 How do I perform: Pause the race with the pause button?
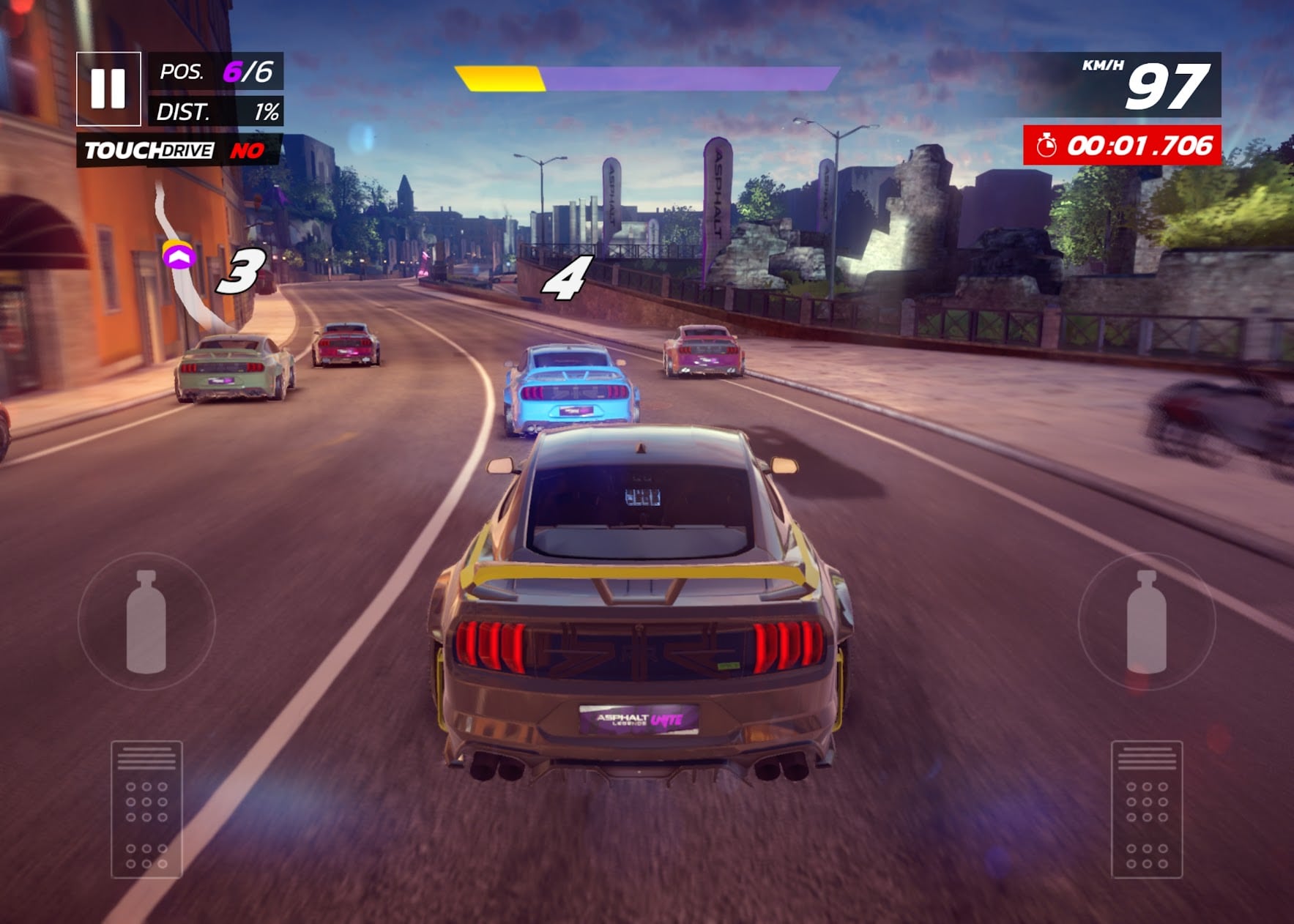click(x=108, y=89)
